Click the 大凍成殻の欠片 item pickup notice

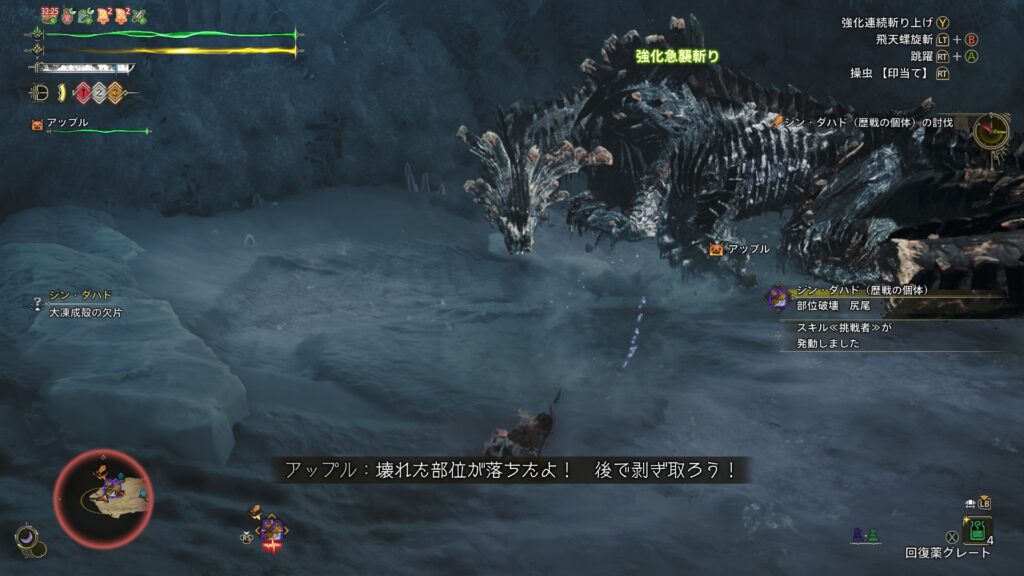(86, 305)
